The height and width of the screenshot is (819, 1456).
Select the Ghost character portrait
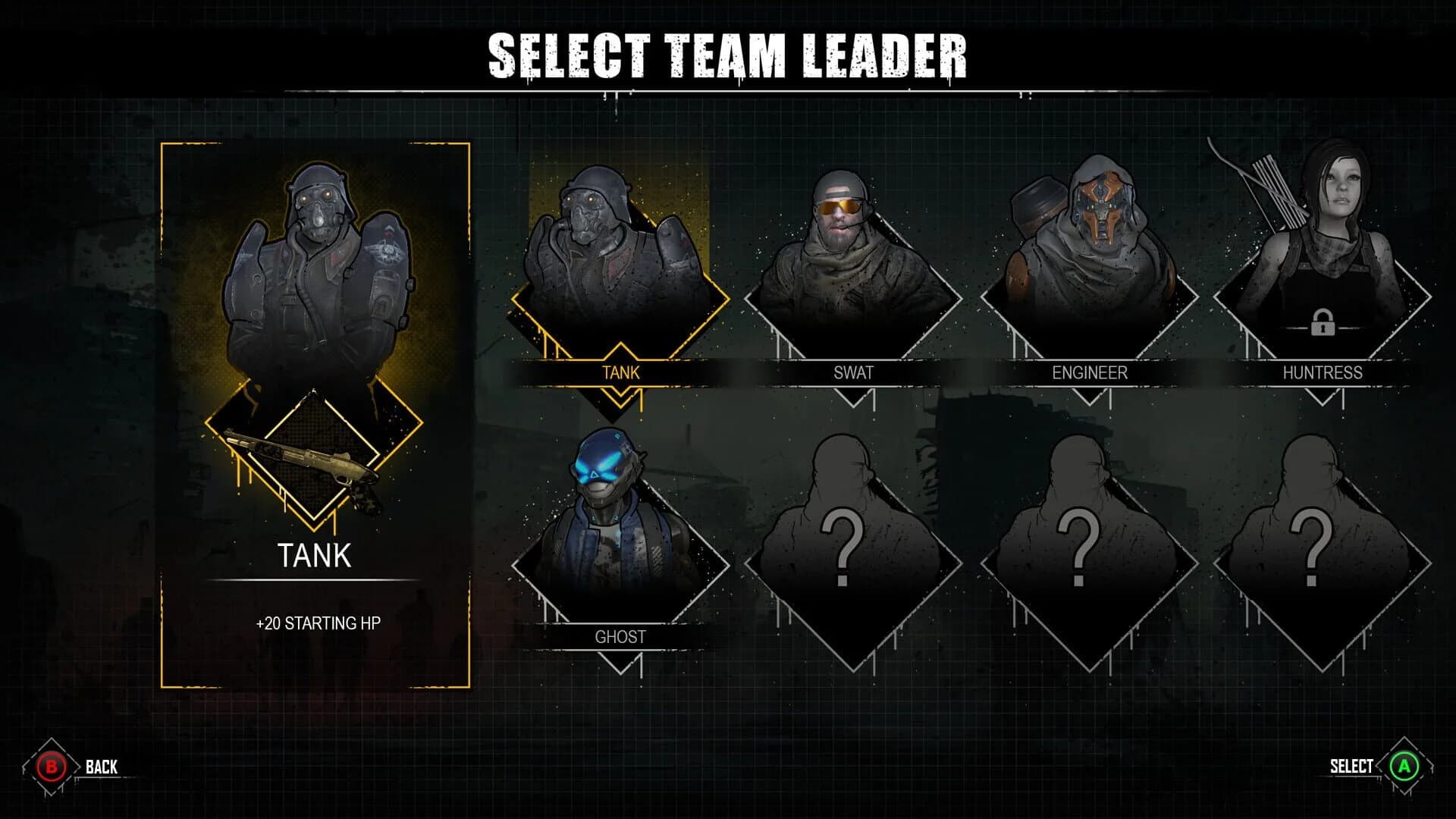tap(622, 523)
